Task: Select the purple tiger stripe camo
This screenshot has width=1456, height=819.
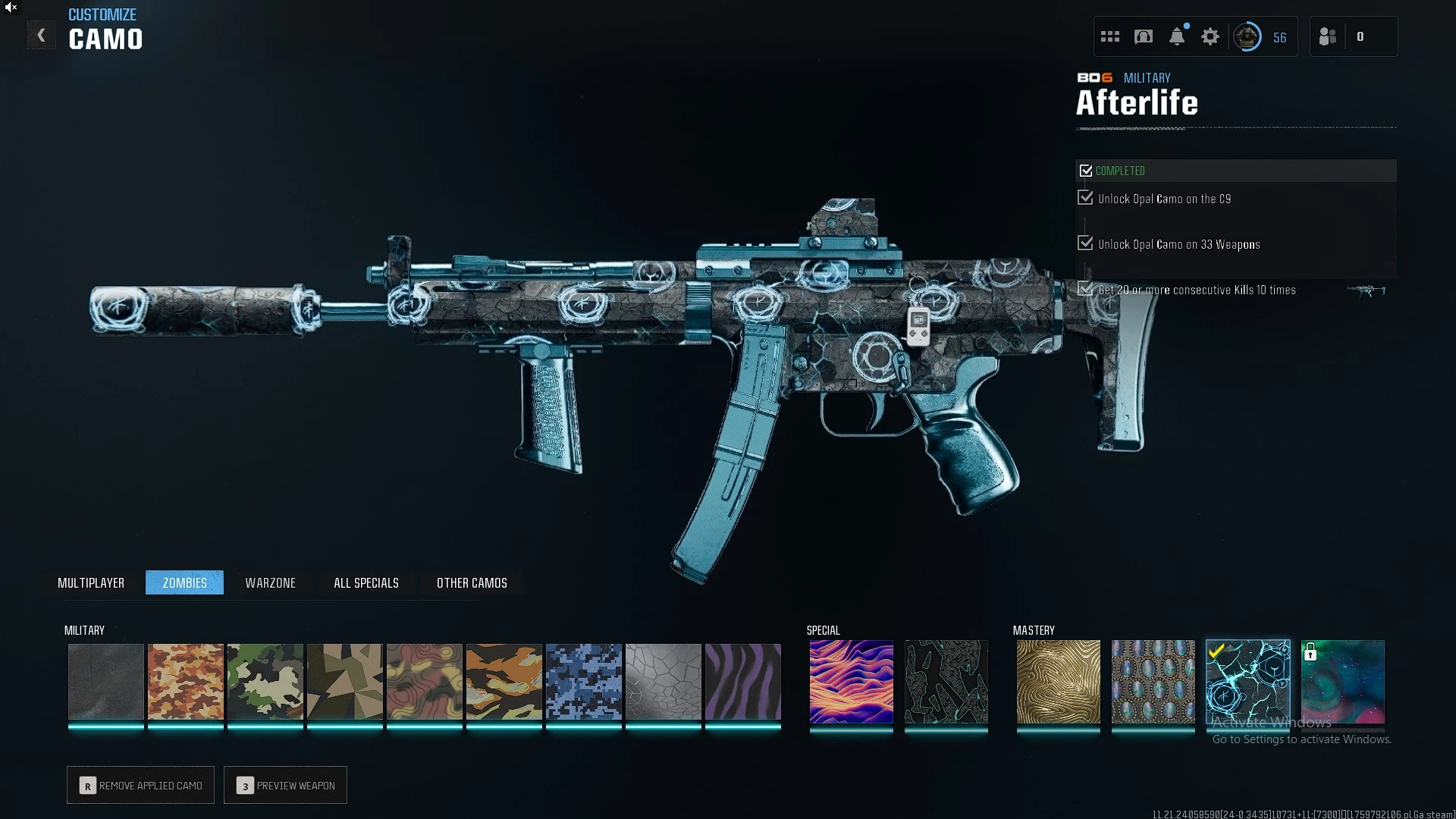Action: [x=743, y=682]
